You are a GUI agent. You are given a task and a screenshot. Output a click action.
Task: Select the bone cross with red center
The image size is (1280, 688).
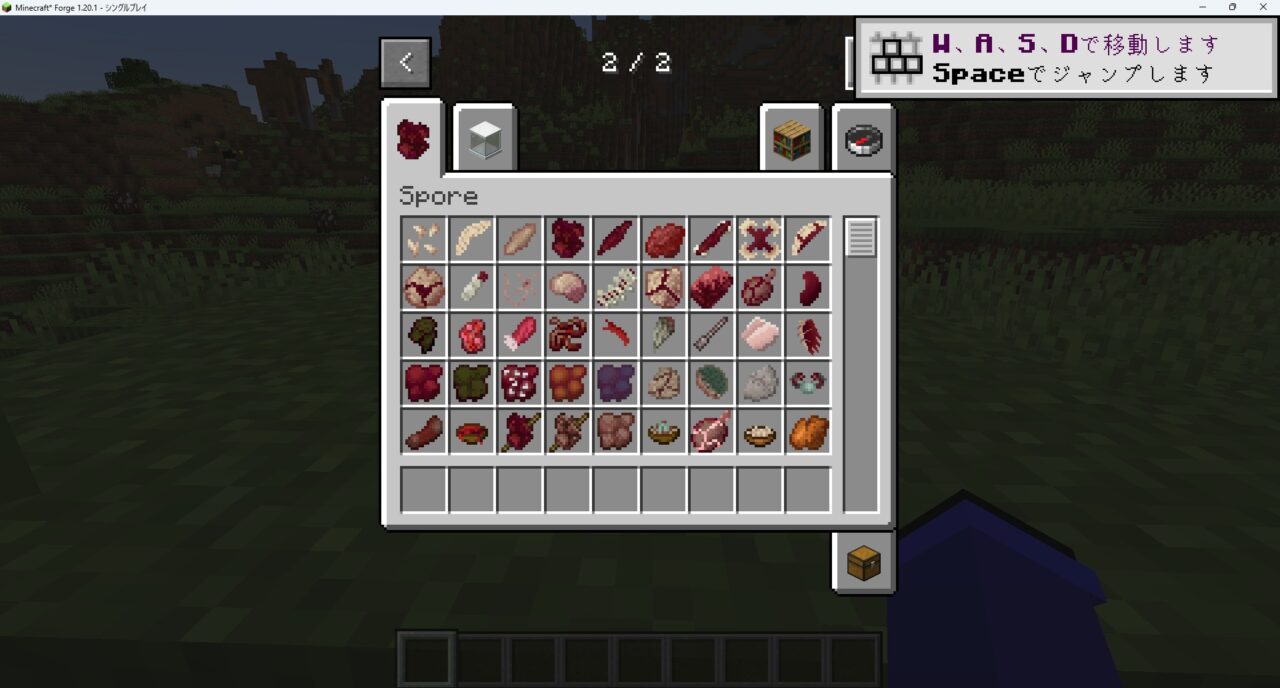point(760,239)
